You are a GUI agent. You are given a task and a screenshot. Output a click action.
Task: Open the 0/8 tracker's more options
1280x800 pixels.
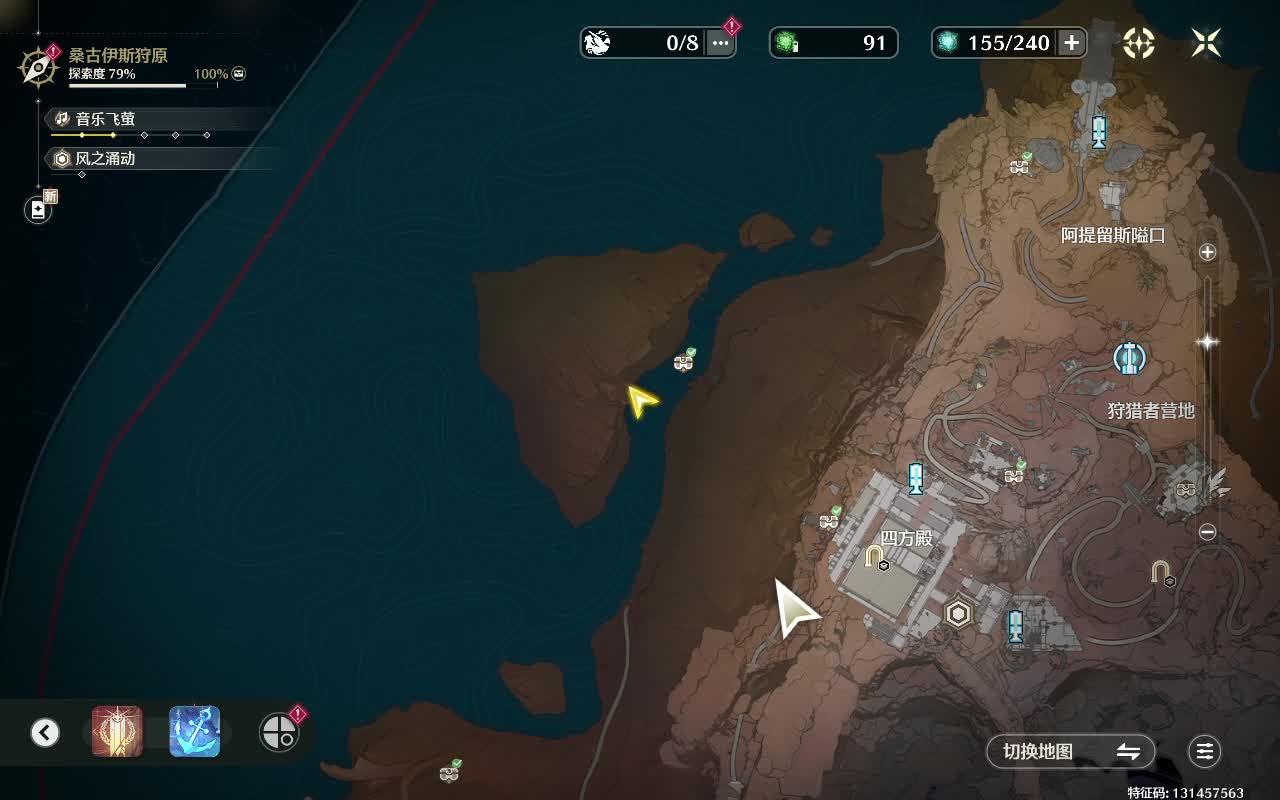720,42
